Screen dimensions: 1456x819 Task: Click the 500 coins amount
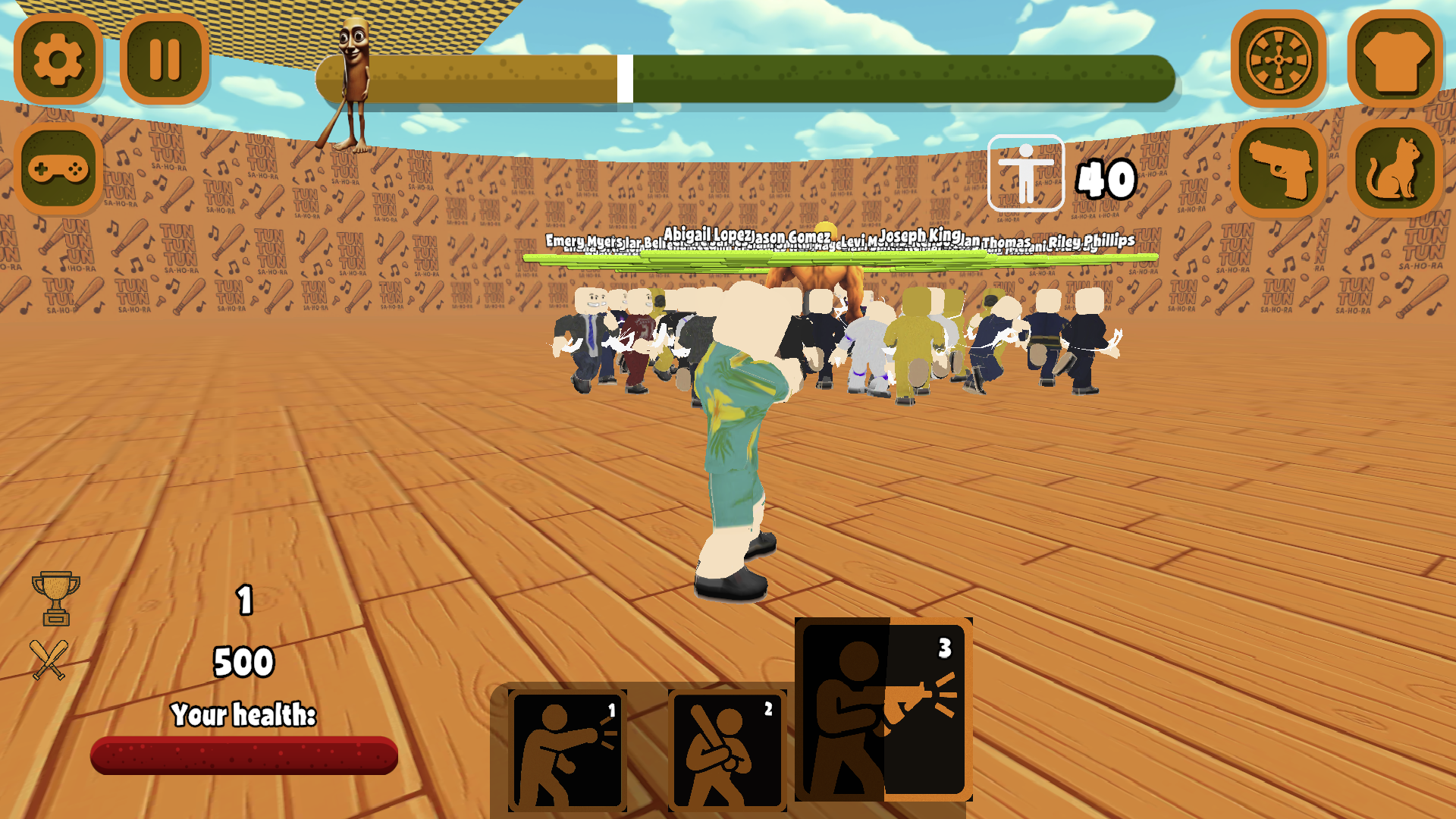[244, 661]
